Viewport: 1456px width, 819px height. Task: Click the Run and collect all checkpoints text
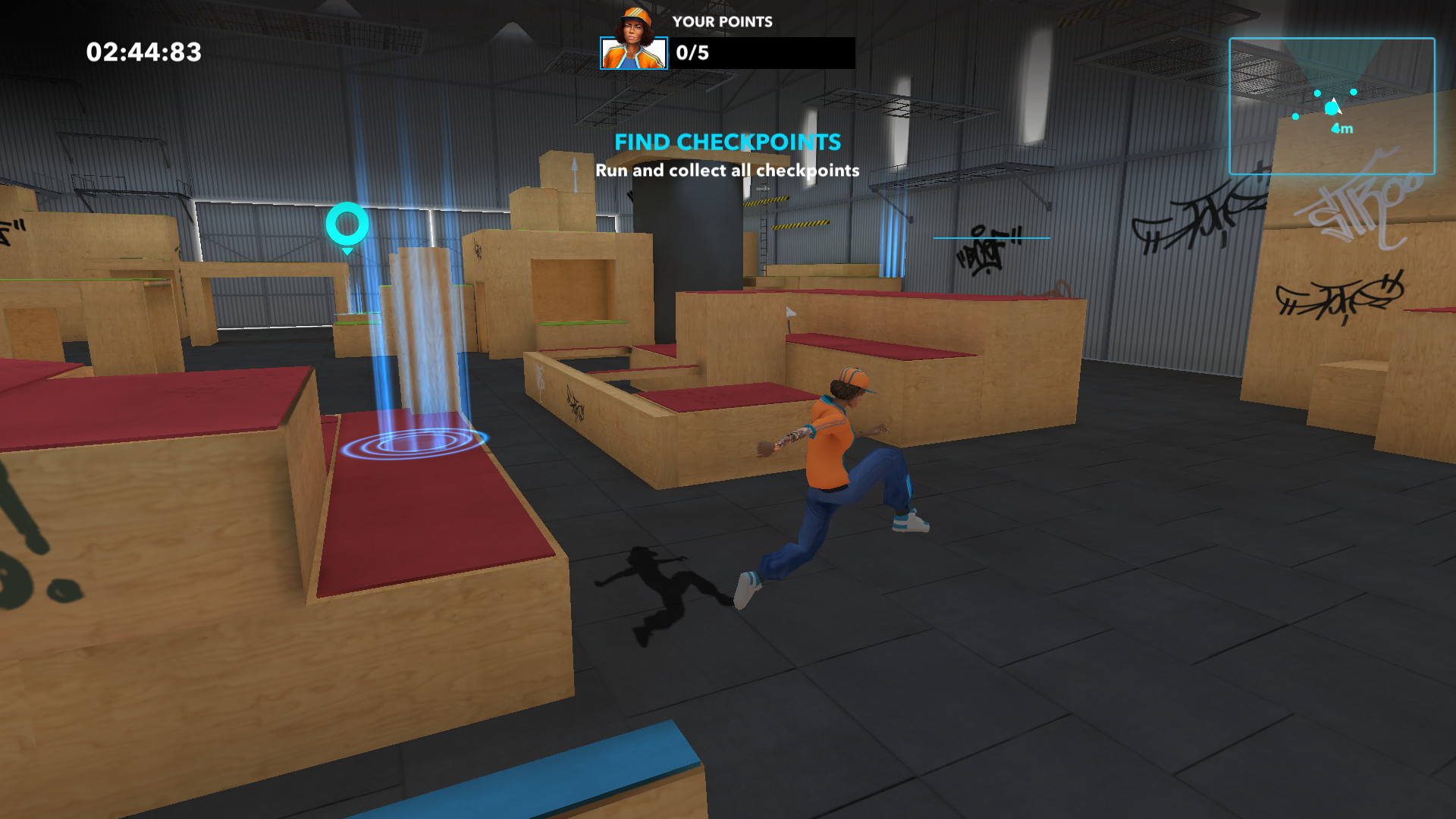(728, 171)
